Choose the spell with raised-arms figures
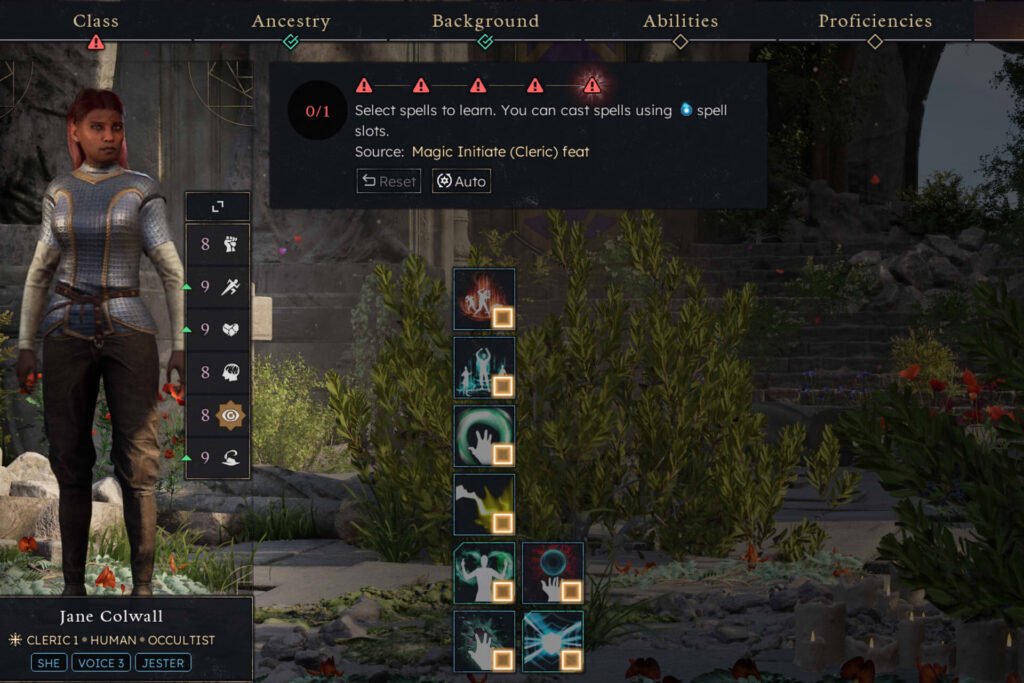This screenshot has width=1024, height=683. 484,367
